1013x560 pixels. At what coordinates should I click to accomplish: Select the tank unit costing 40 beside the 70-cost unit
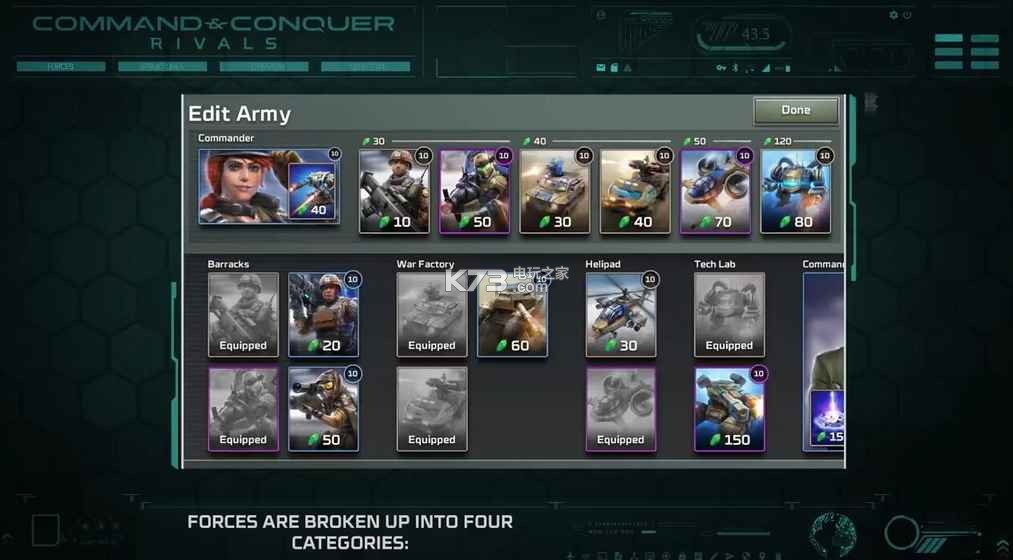click(635, 191)
